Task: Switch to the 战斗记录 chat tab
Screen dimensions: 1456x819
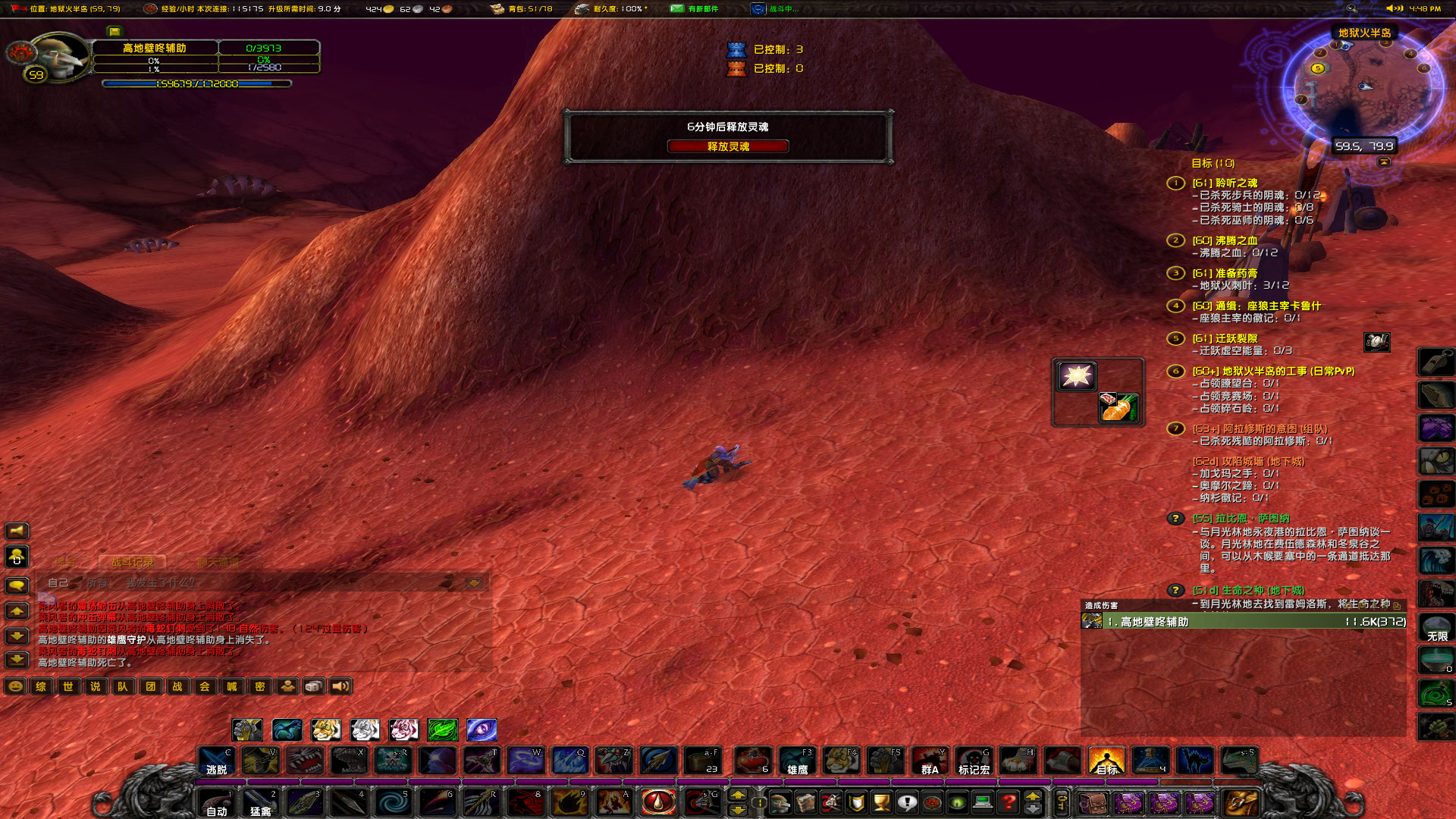Action: pos(132,562)
